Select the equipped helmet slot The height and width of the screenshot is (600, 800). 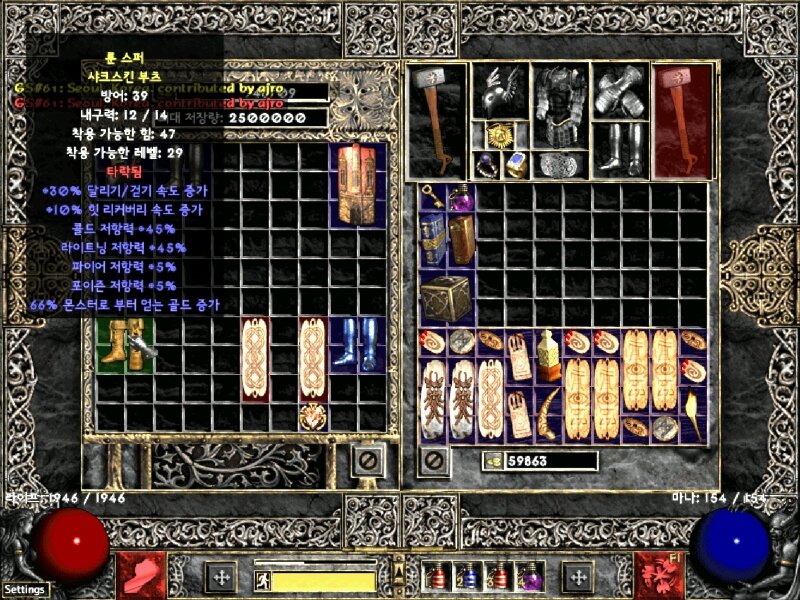point(500,93)
